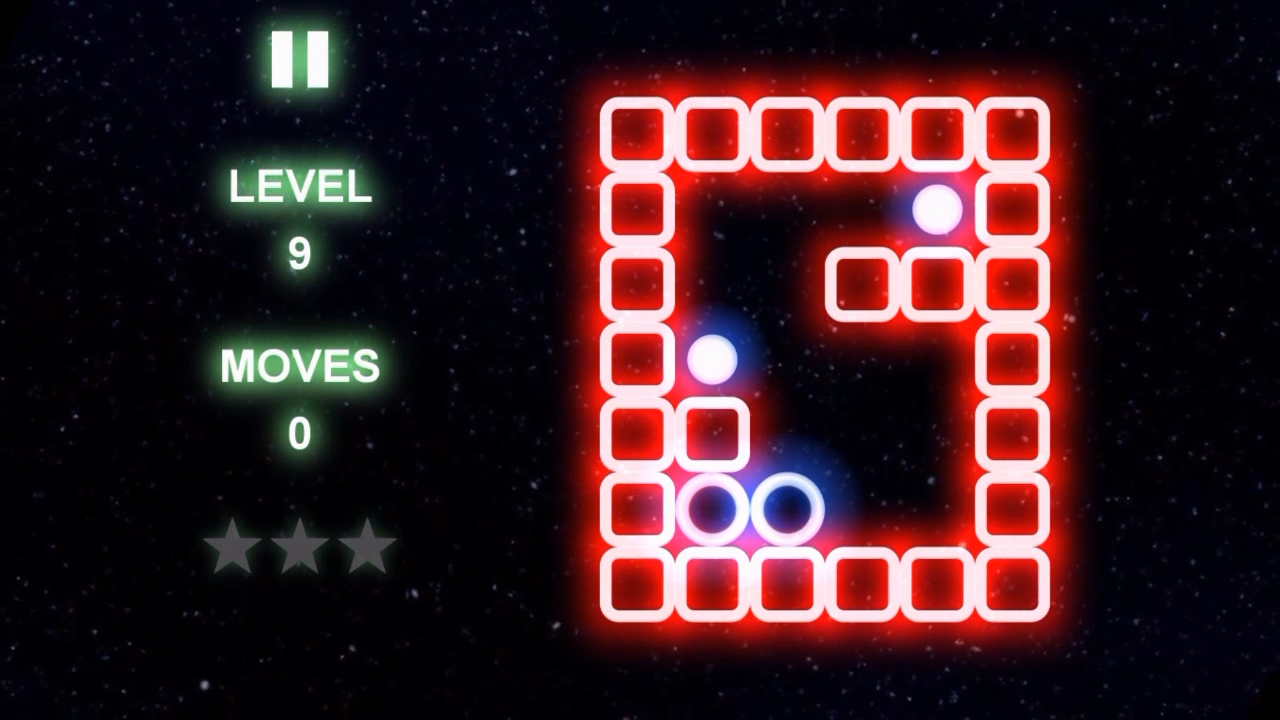Image resolution: width=1280 pixels, height=720 pixels.
Task: Click the level number 9
Action: coord(300,253)
